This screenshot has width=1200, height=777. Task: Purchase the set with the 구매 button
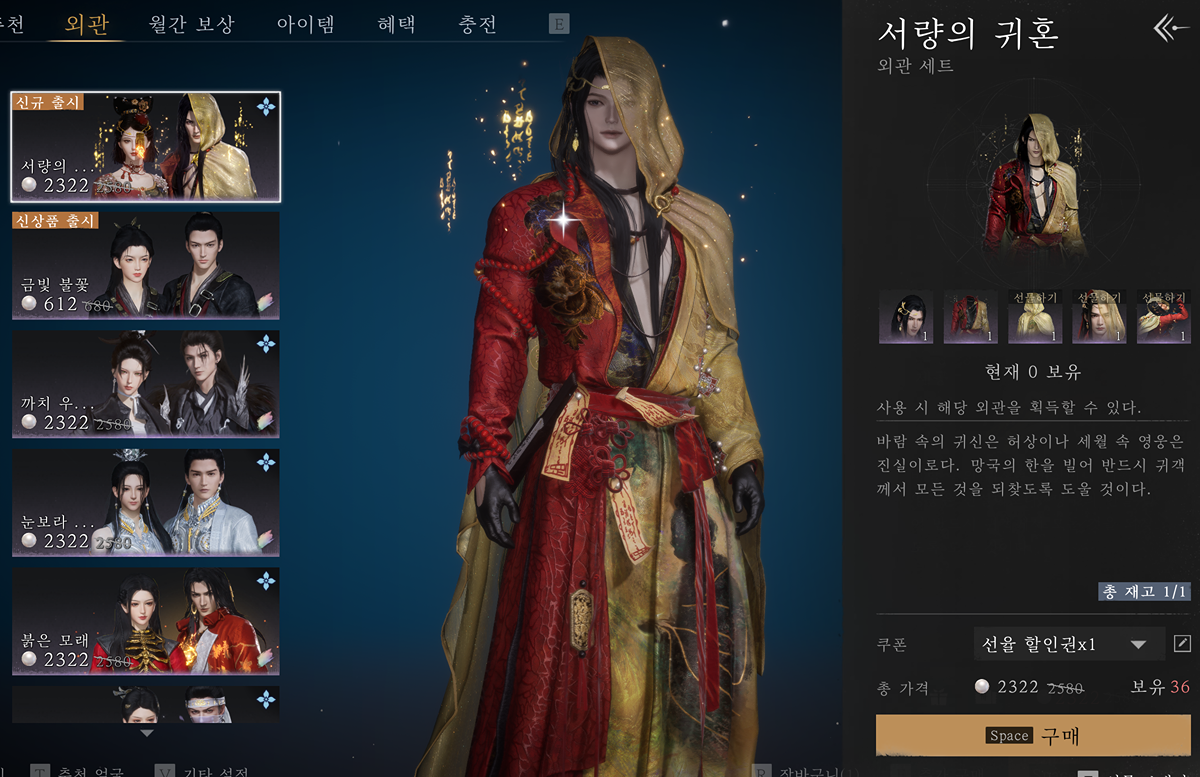click(1033, 735)
